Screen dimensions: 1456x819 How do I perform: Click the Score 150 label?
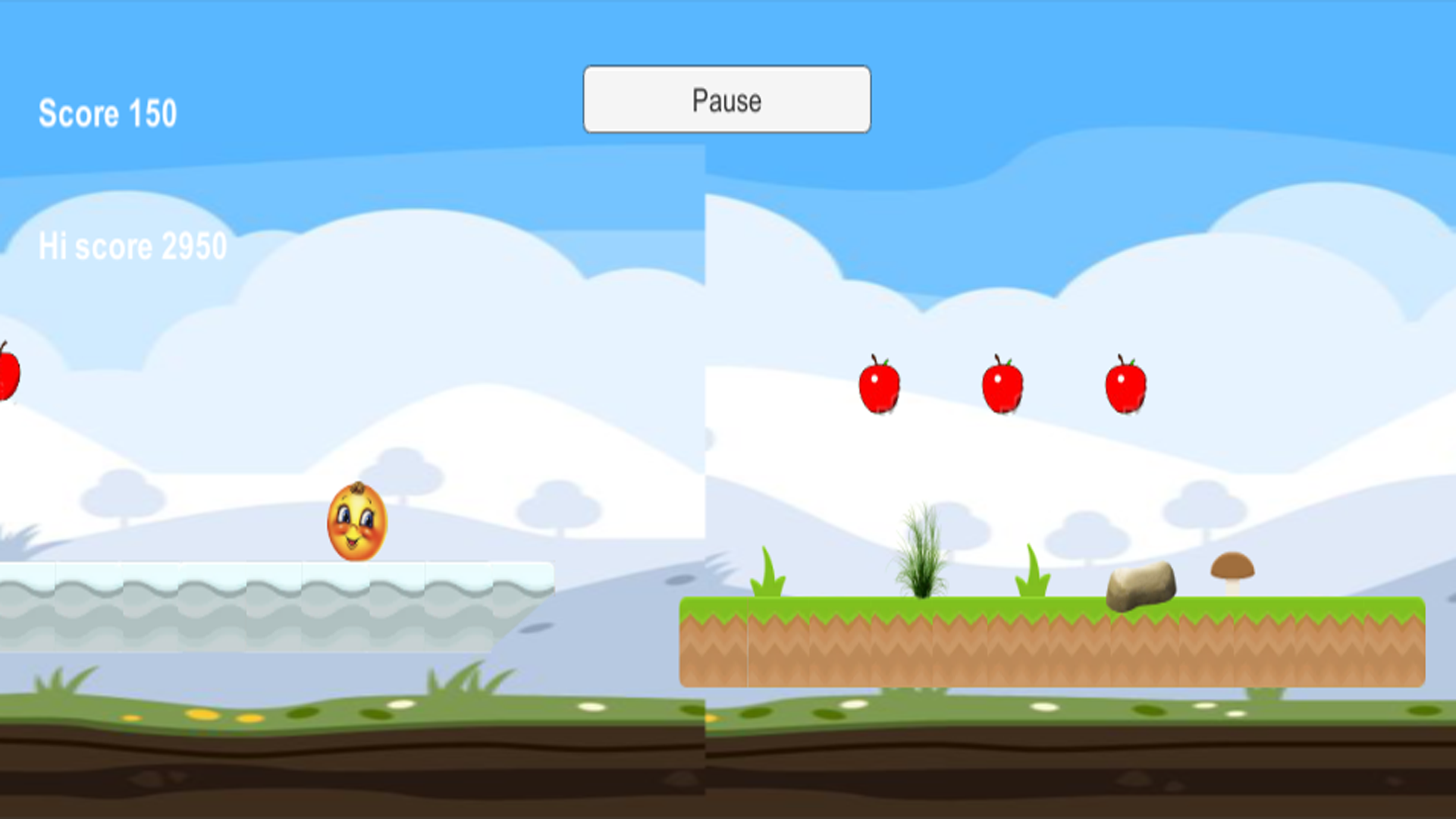(108, 112)
